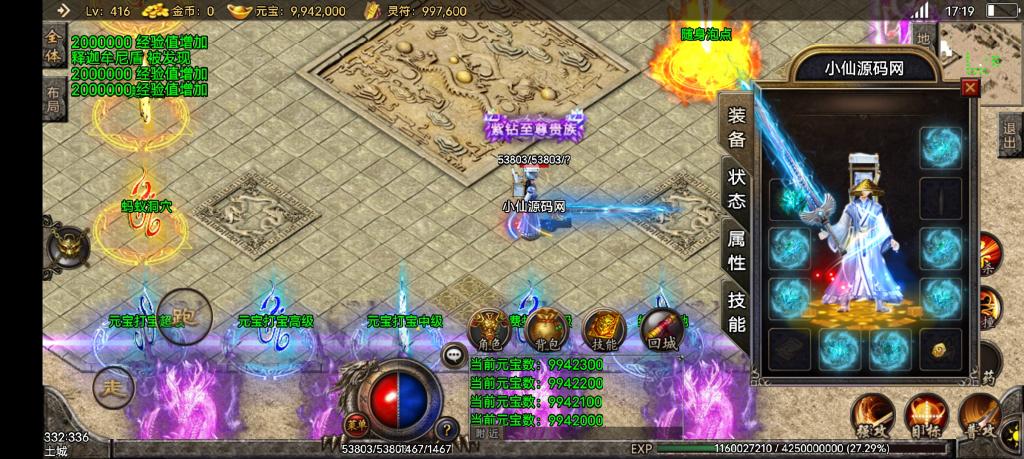Open the 状态 (Status) tab
The height and width of the screenshot is (459, 1024).
(737, 189)
